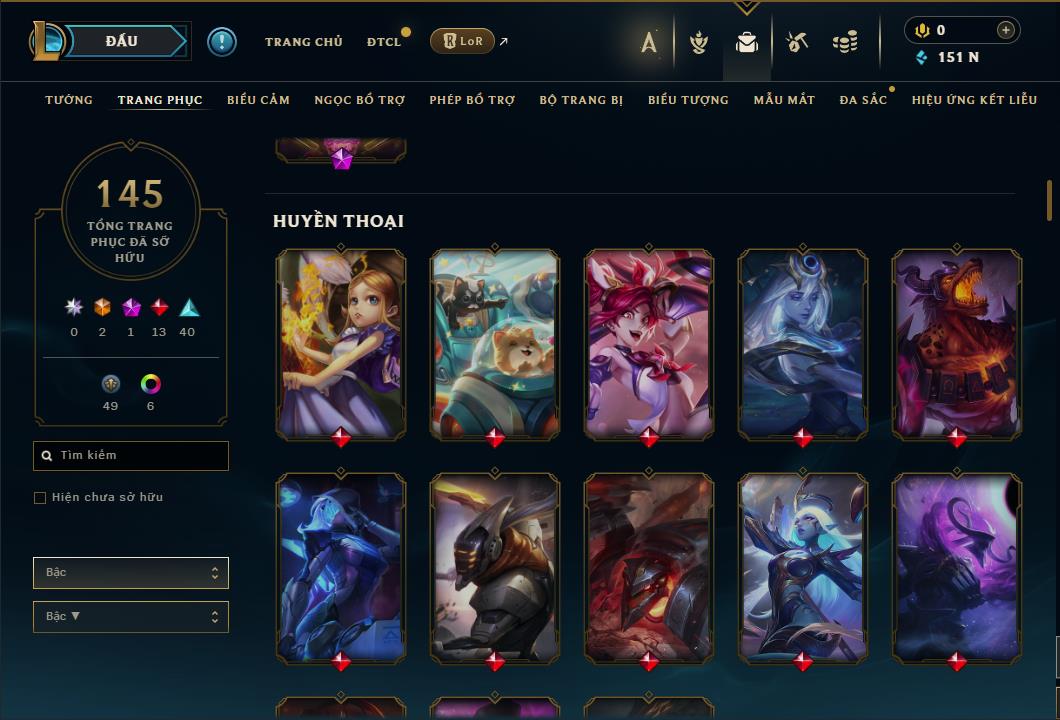This screenshot has width=1060, height=720.
Task: Choose the blonde girl with fire skin
Action: [341, 343]
